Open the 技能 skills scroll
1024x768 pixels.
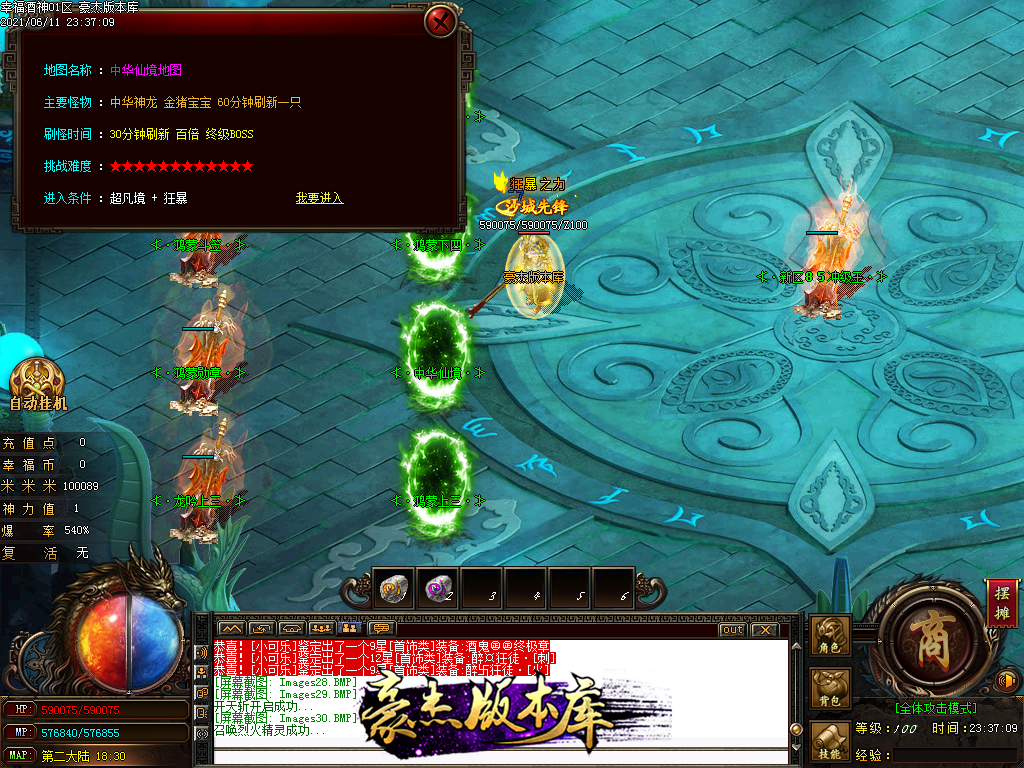[831, 743]
